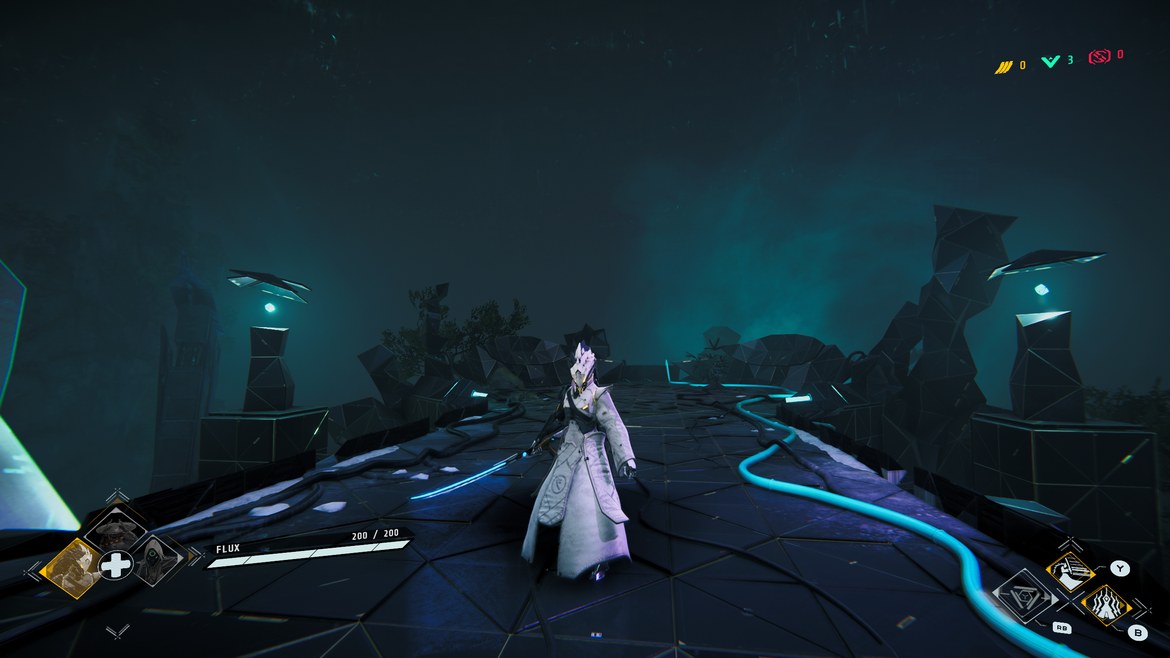This screenshot has height=658, width=1170.
Task: Click the red circular S currency icon
Action: (x=1099, y=57)
